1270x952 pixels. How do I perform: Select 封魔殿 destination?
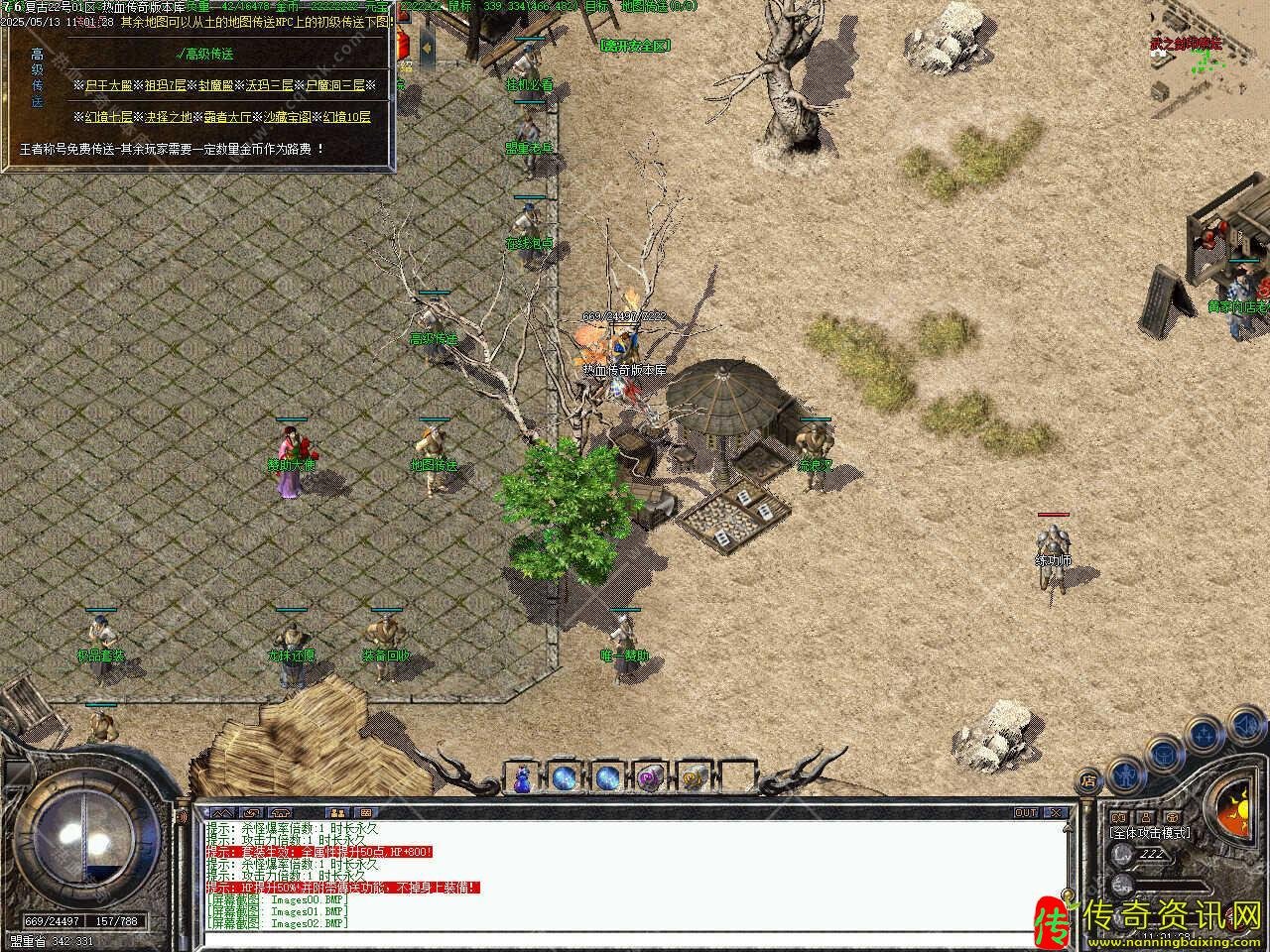(x=215, y=85)
